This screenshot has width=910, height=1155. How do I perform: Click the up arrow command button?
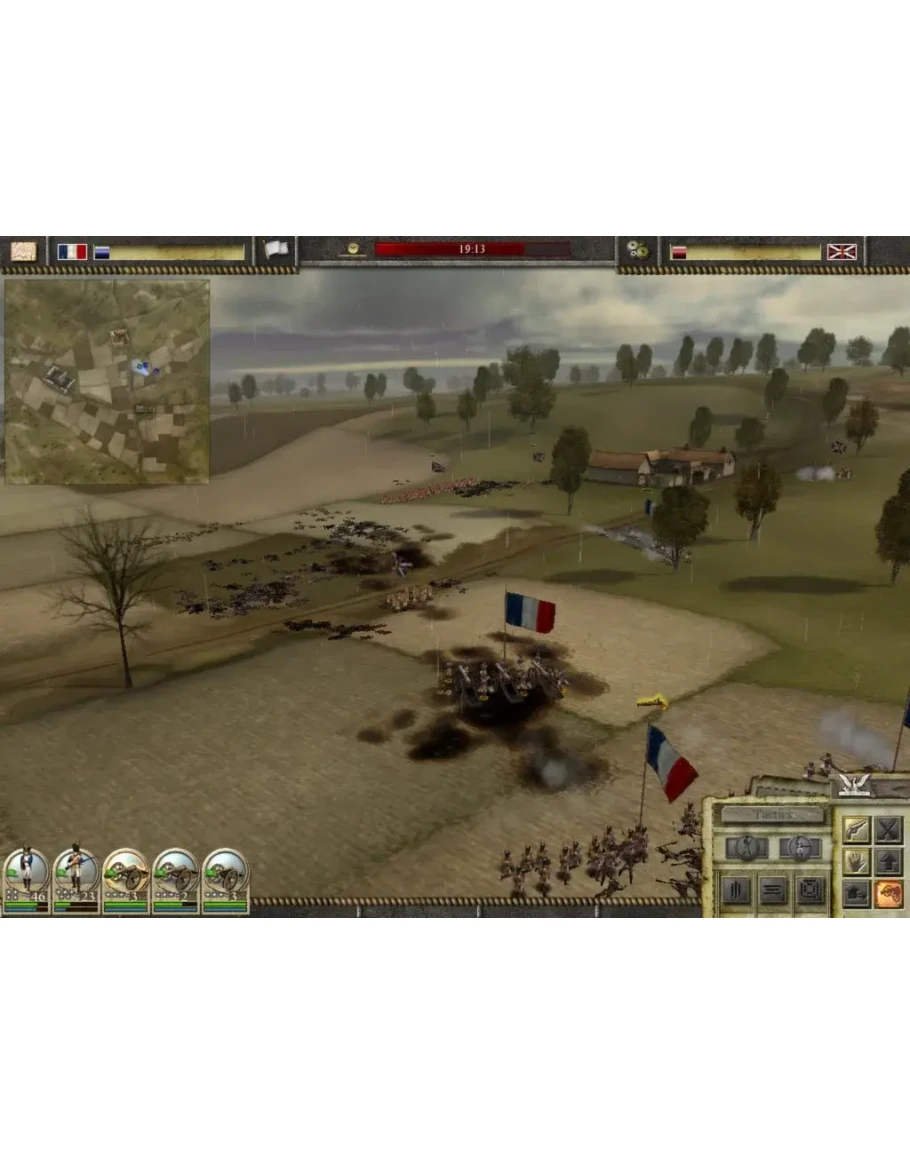click(x=888, y=861)
